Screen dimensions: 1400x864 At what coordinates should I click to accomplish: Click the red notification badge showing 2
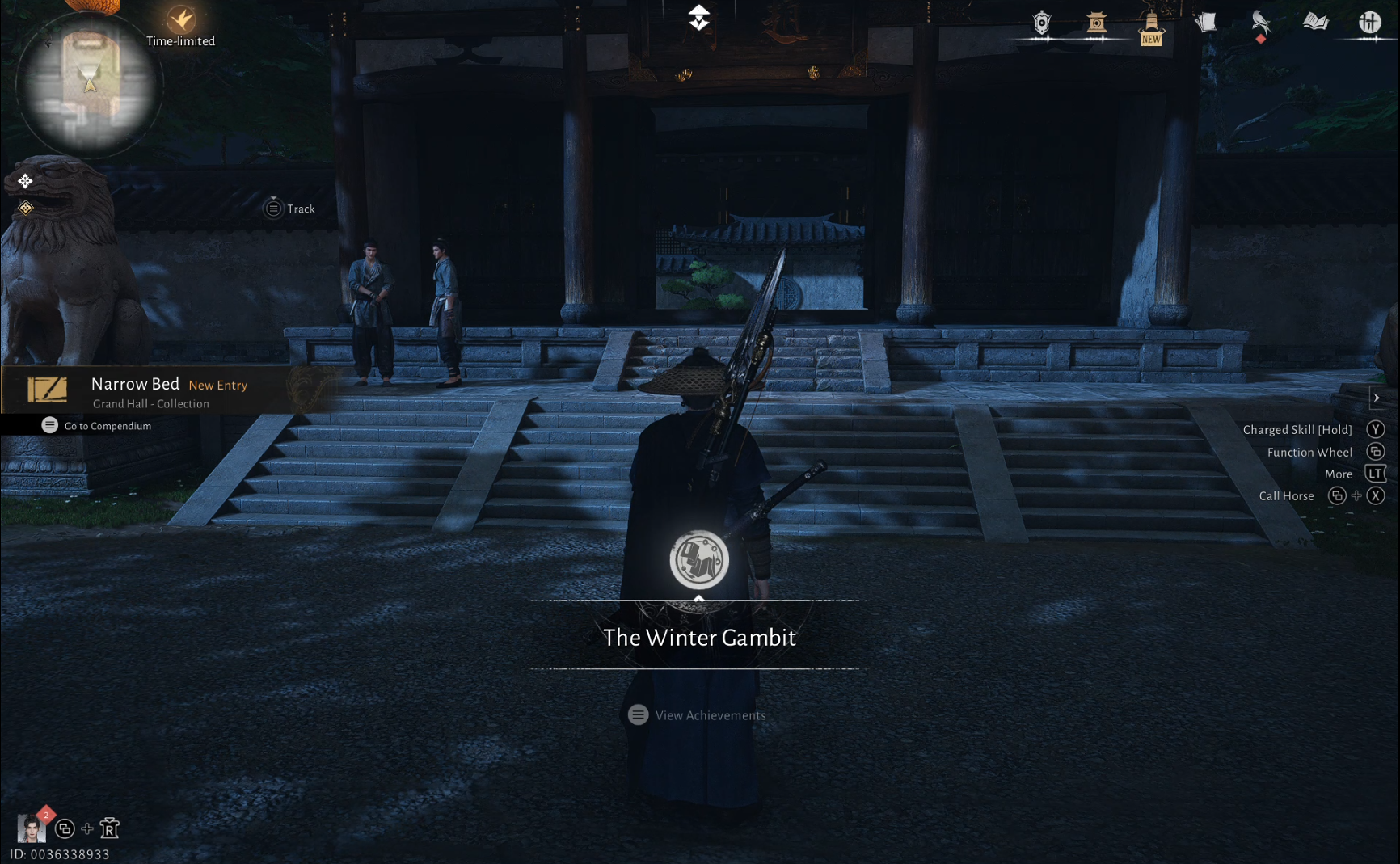(46, 815)
